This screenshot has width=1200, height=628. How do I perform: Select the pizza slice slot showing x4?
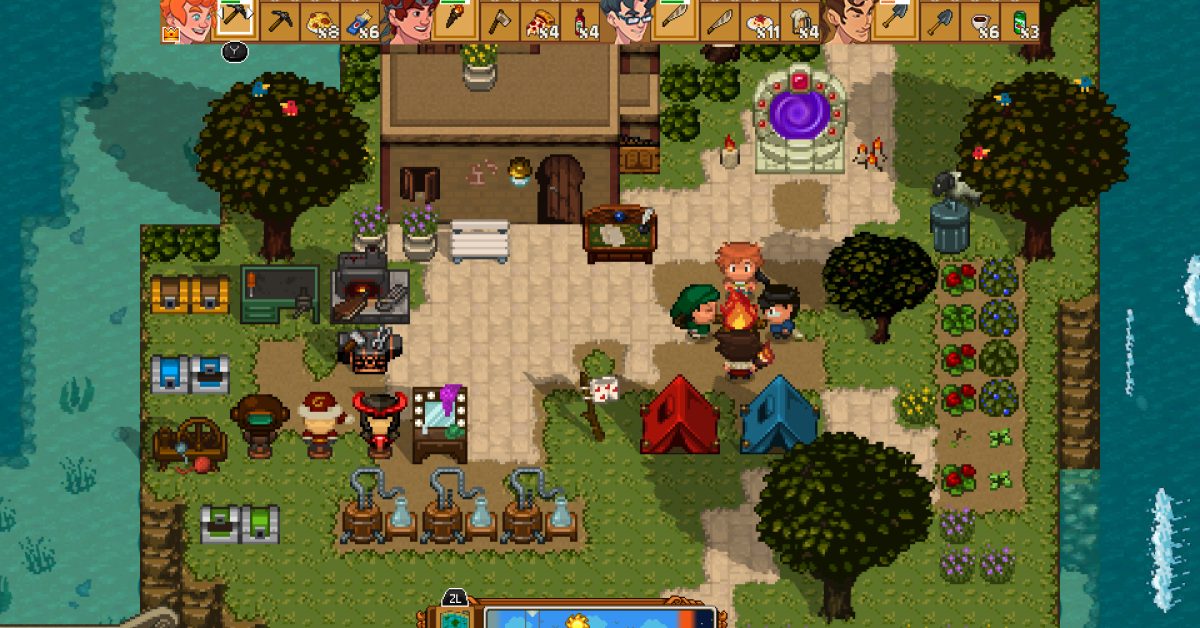pyautogui.click(x=541, y=21)
